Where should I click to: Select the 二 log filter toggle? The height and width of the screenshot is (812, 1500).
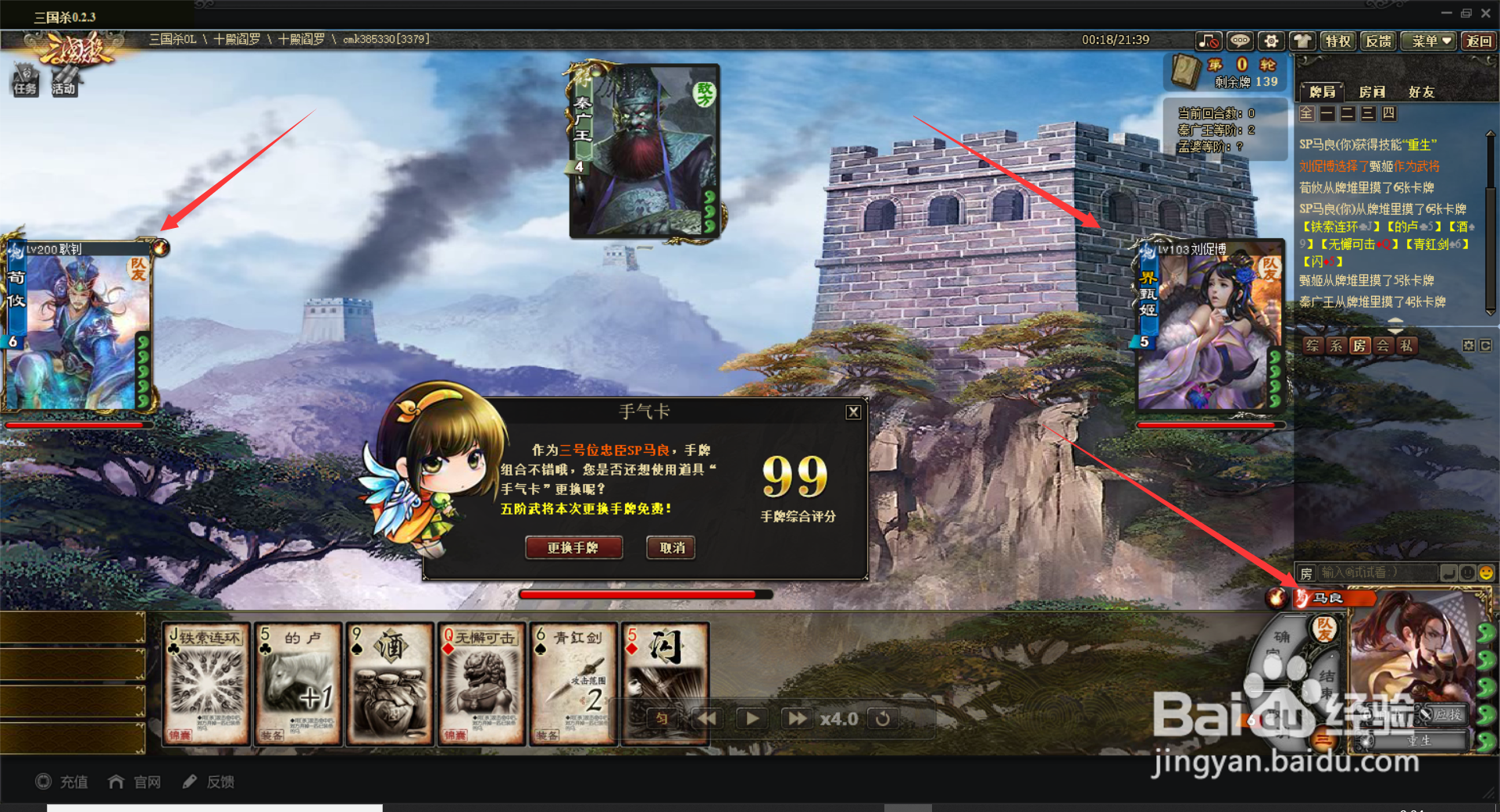(x=1347, y=113)
